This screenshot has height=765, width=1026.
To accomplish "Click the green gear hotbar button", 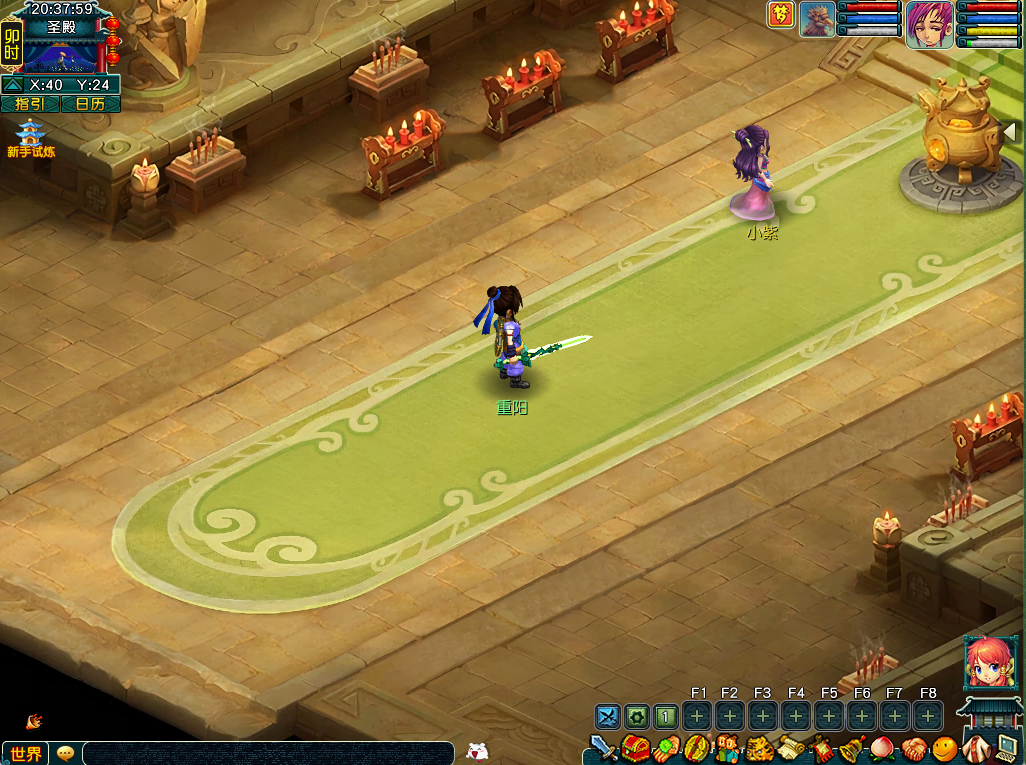I will (x=637, y=716).
